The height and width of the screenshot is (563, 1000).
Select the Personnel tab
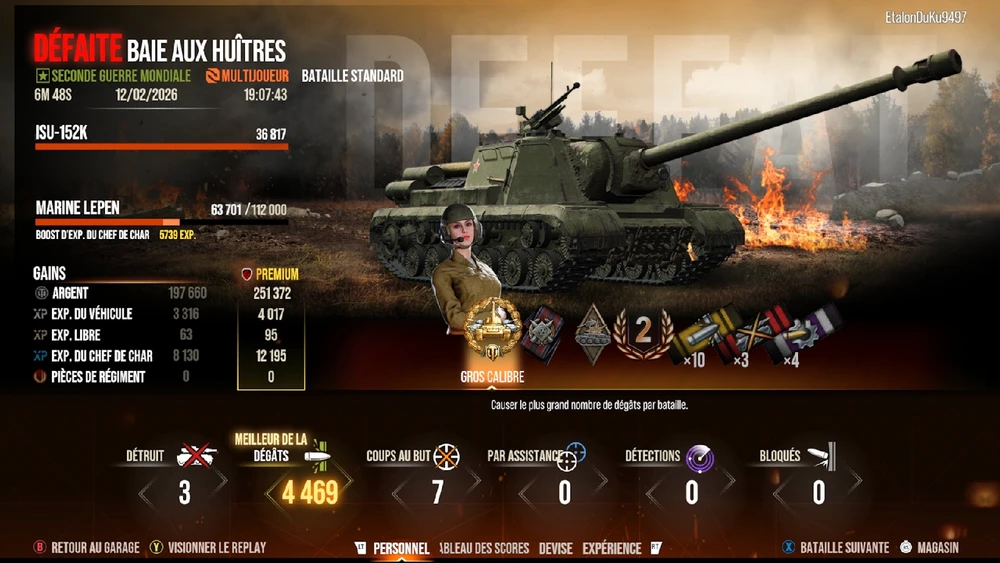[x=401, y=548]
